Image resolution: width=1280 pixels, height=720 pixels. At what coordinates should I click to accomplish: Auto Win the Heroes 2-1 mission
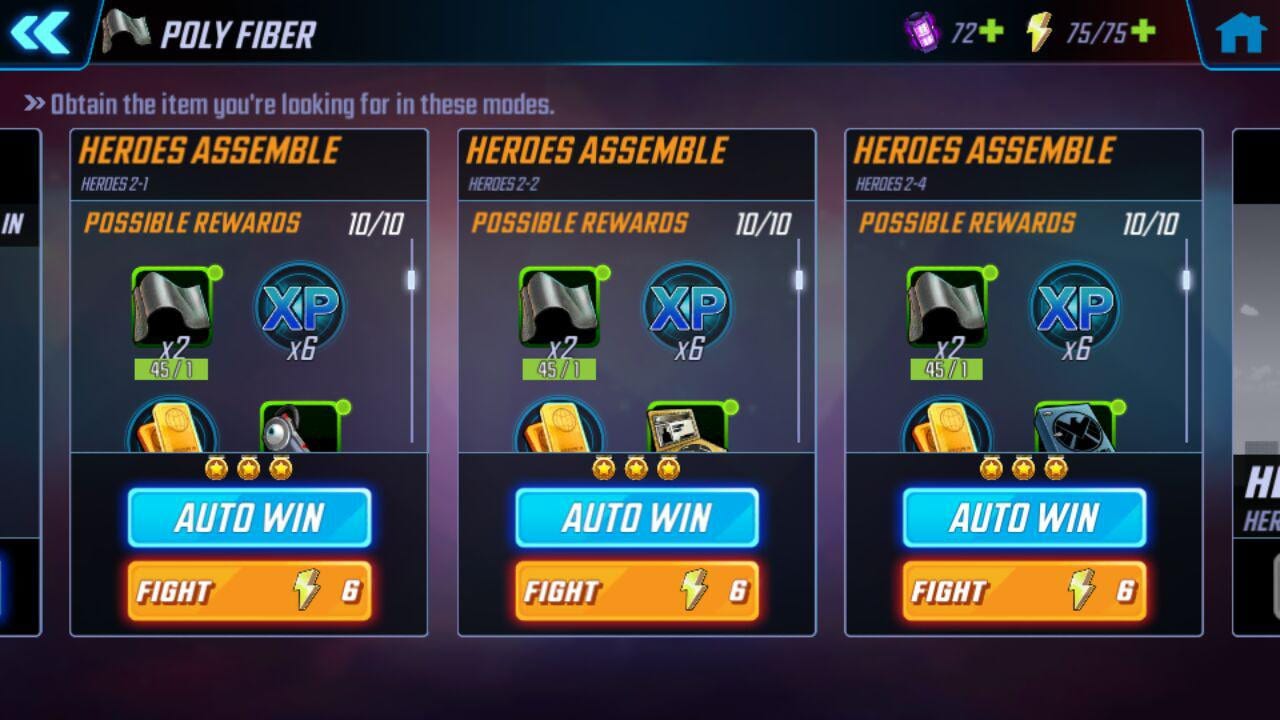point(249,518)
